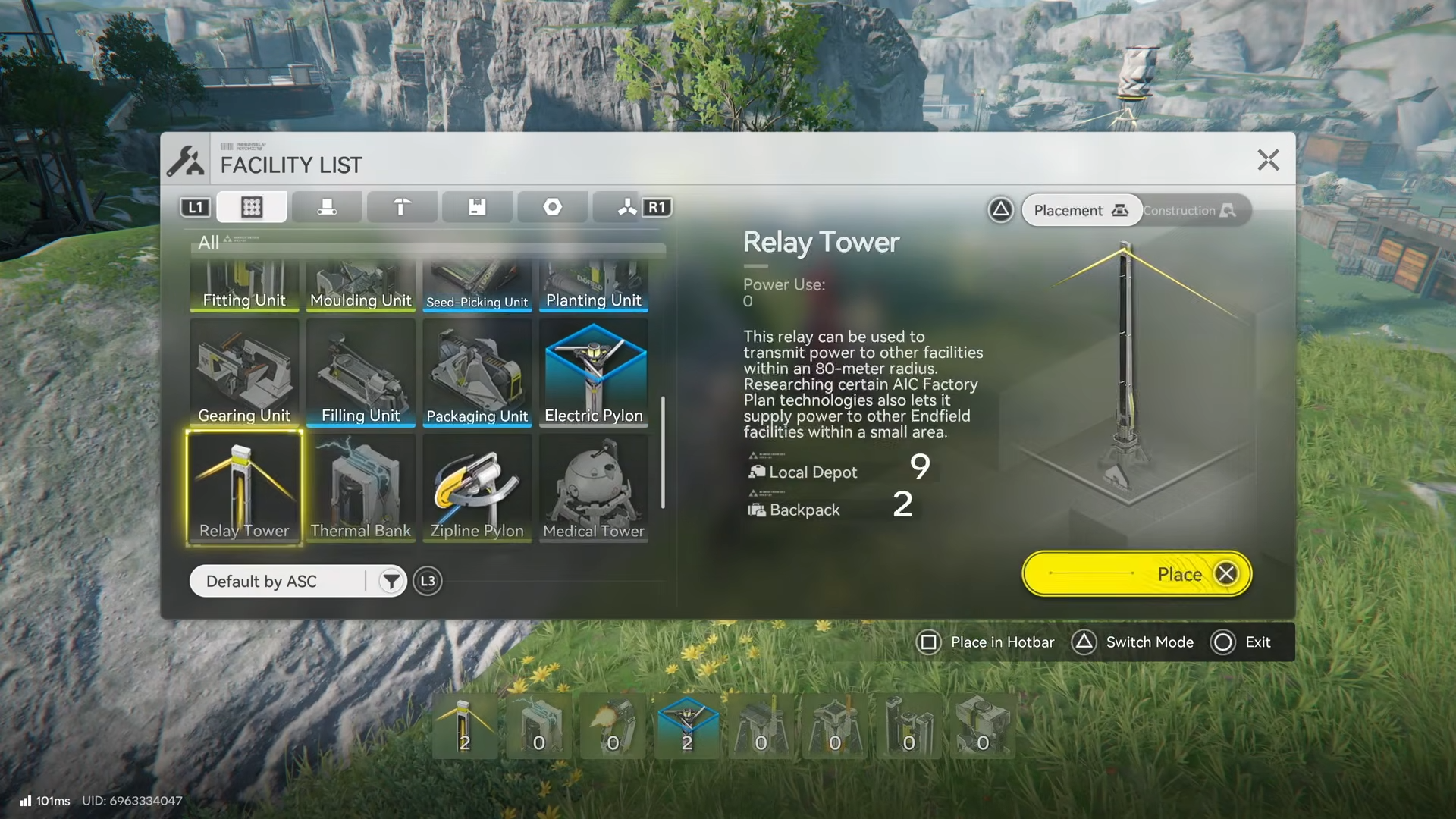Open the floppy disk category tab
The height and width of the screenshot is (819, 1456).
click(477, 207)
